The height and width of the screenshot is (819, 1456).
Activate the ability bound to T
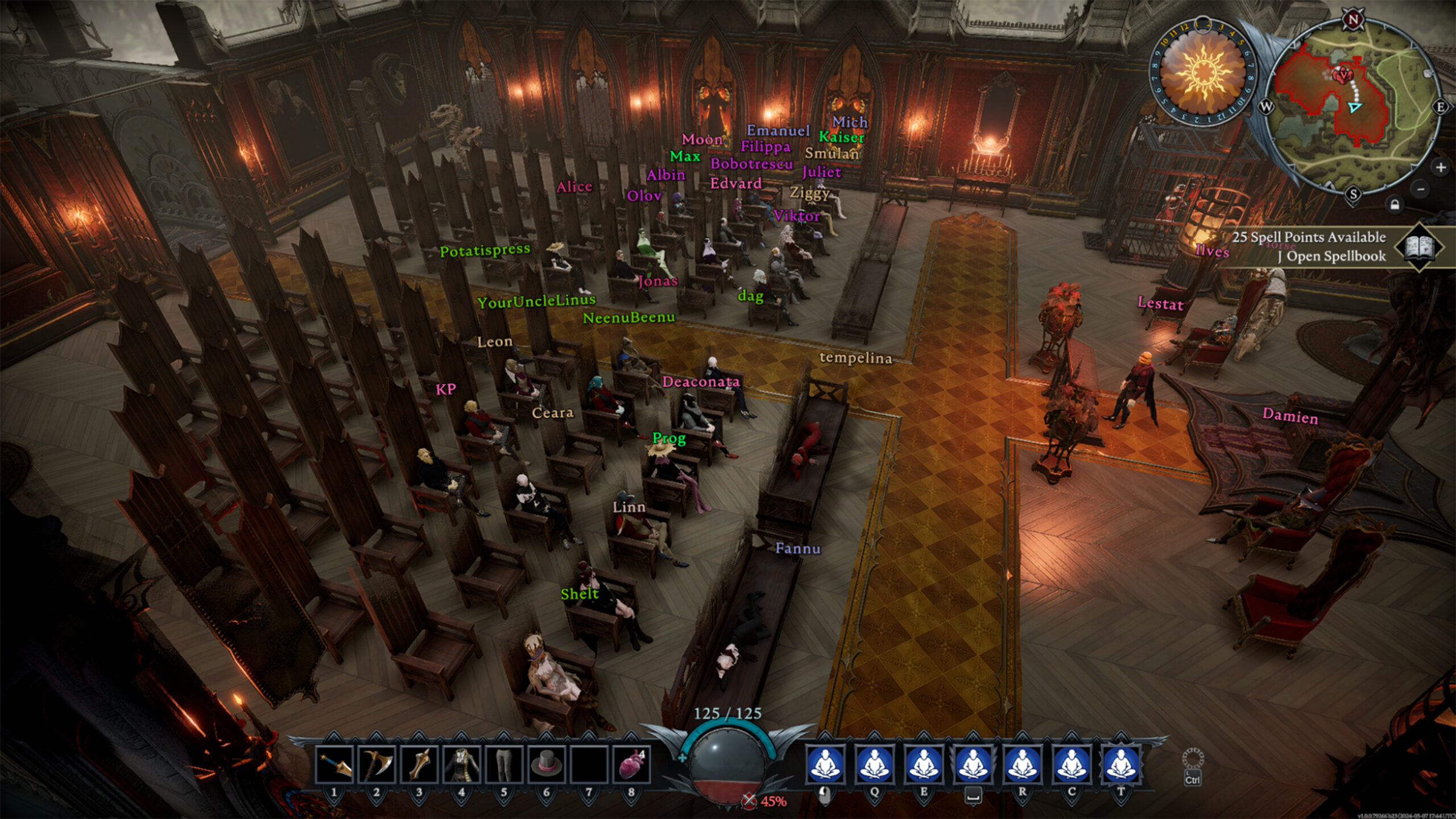[1121, 763]
